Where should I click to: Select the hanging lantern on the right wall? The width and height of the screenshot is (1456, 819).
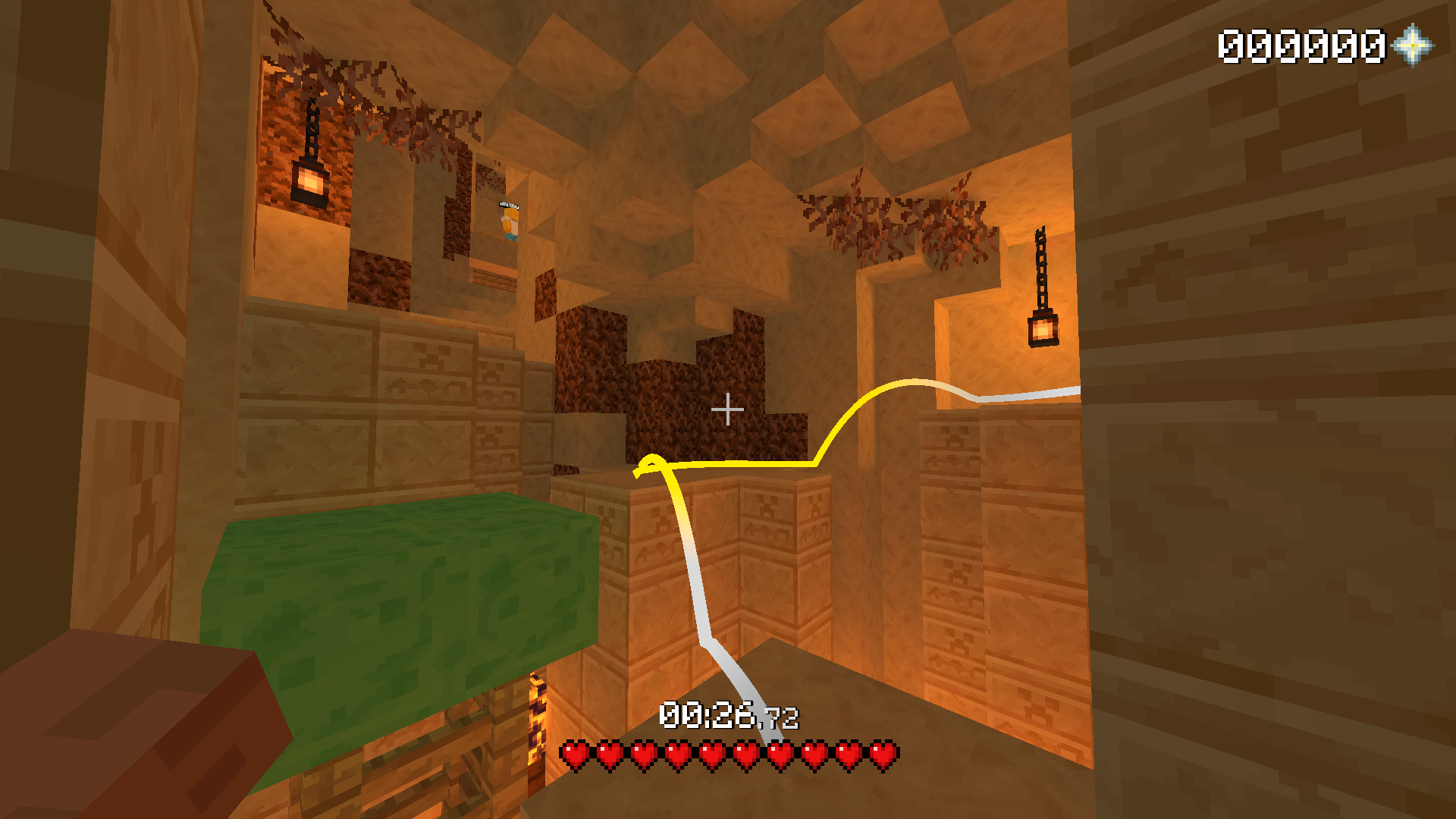tap(1042, 328)
